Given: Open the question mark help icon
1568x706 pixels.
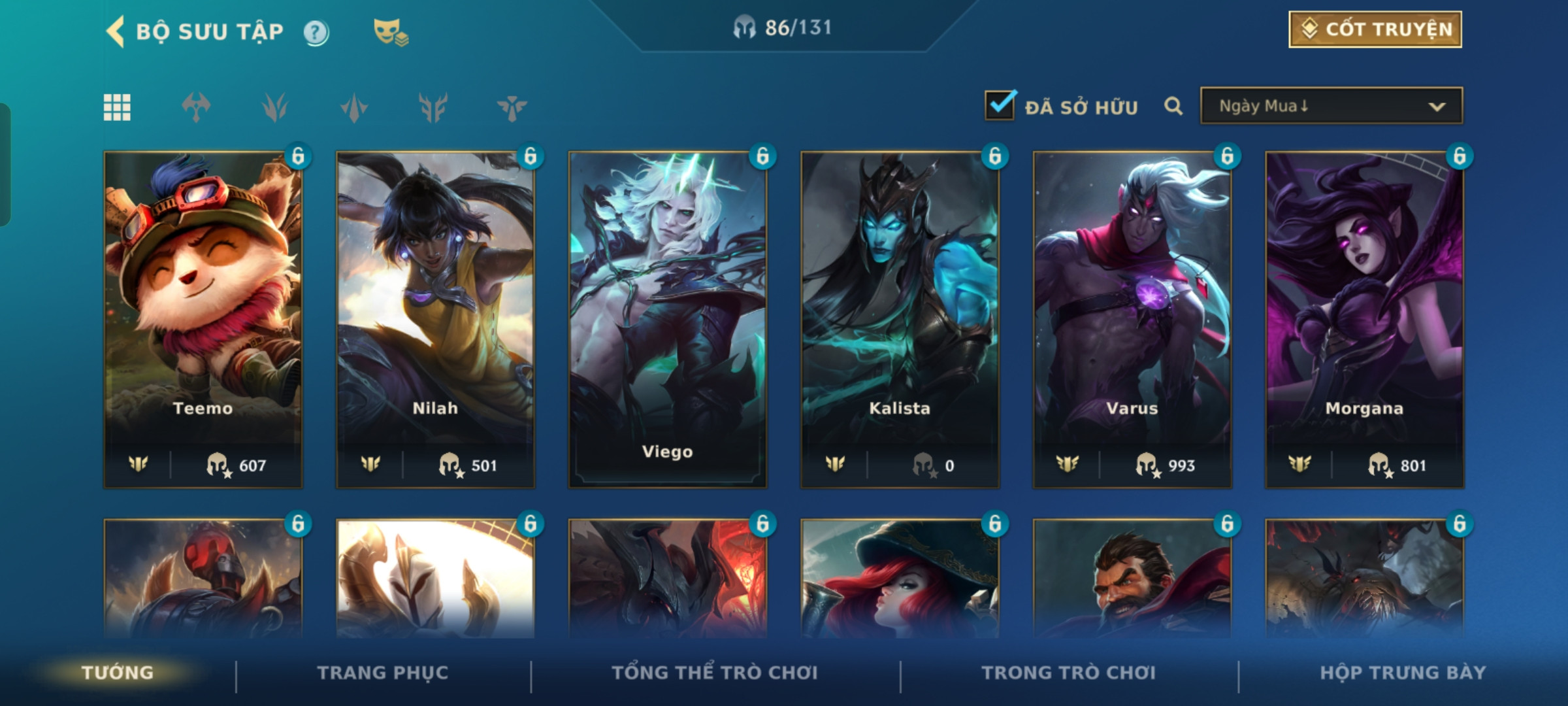Looking at the screenshot, I should [316, 33].
